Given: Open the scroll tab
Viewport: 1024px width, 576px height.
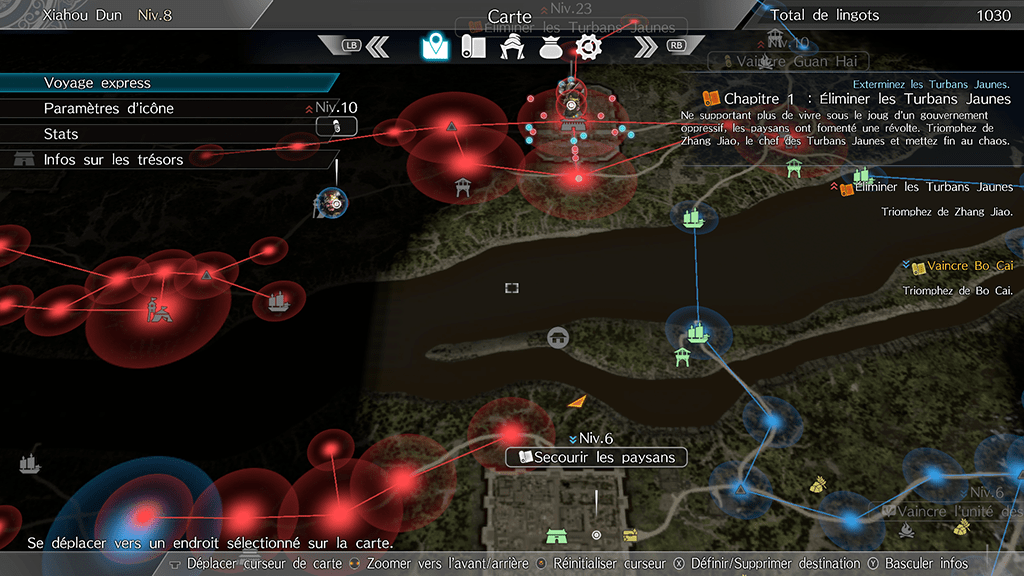Looking at the screenshot, I should click(x=473, y=46).
